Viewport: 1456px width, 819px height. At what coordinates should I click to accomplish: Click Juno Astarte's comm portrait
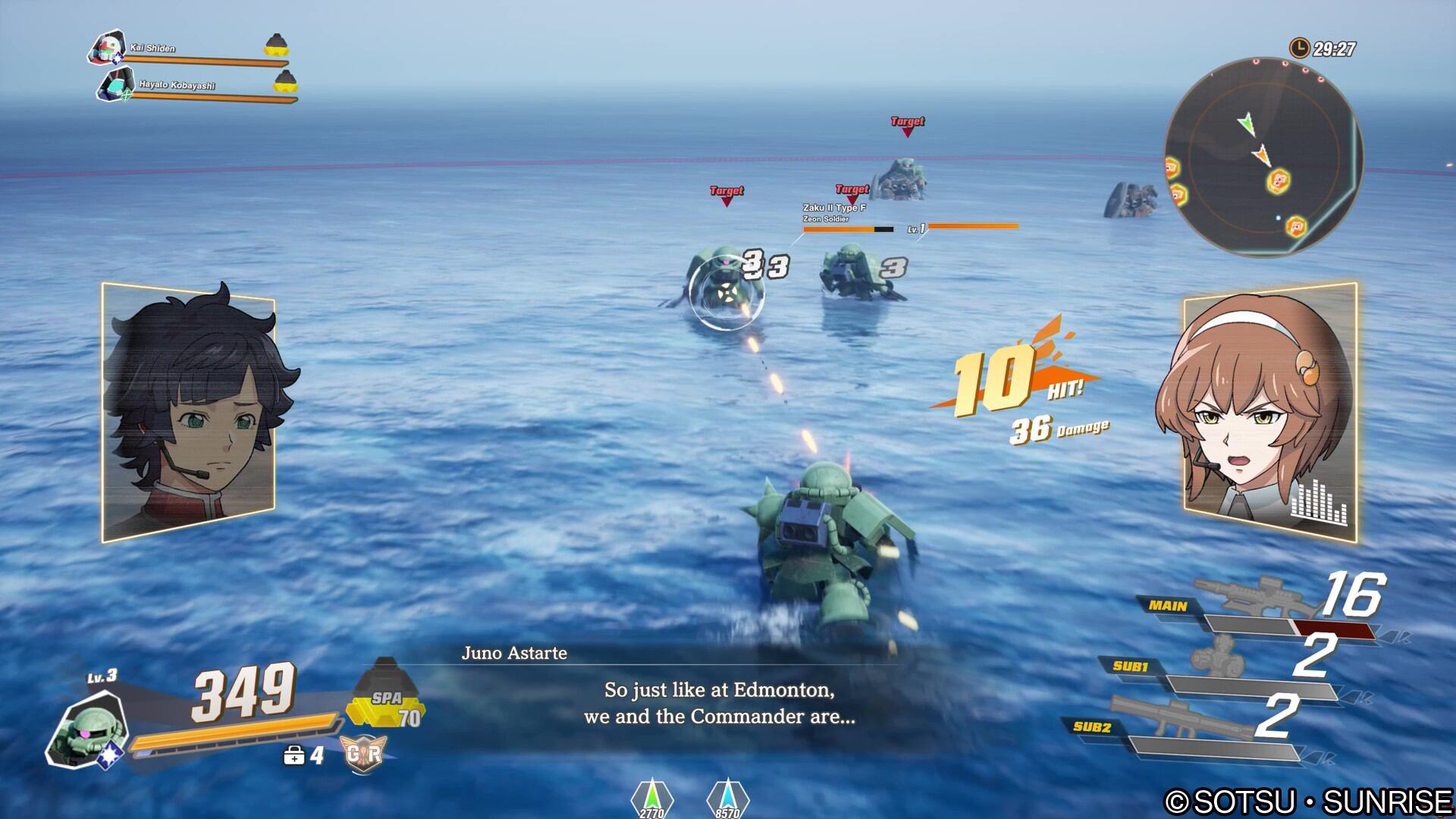coord(1269,413)
